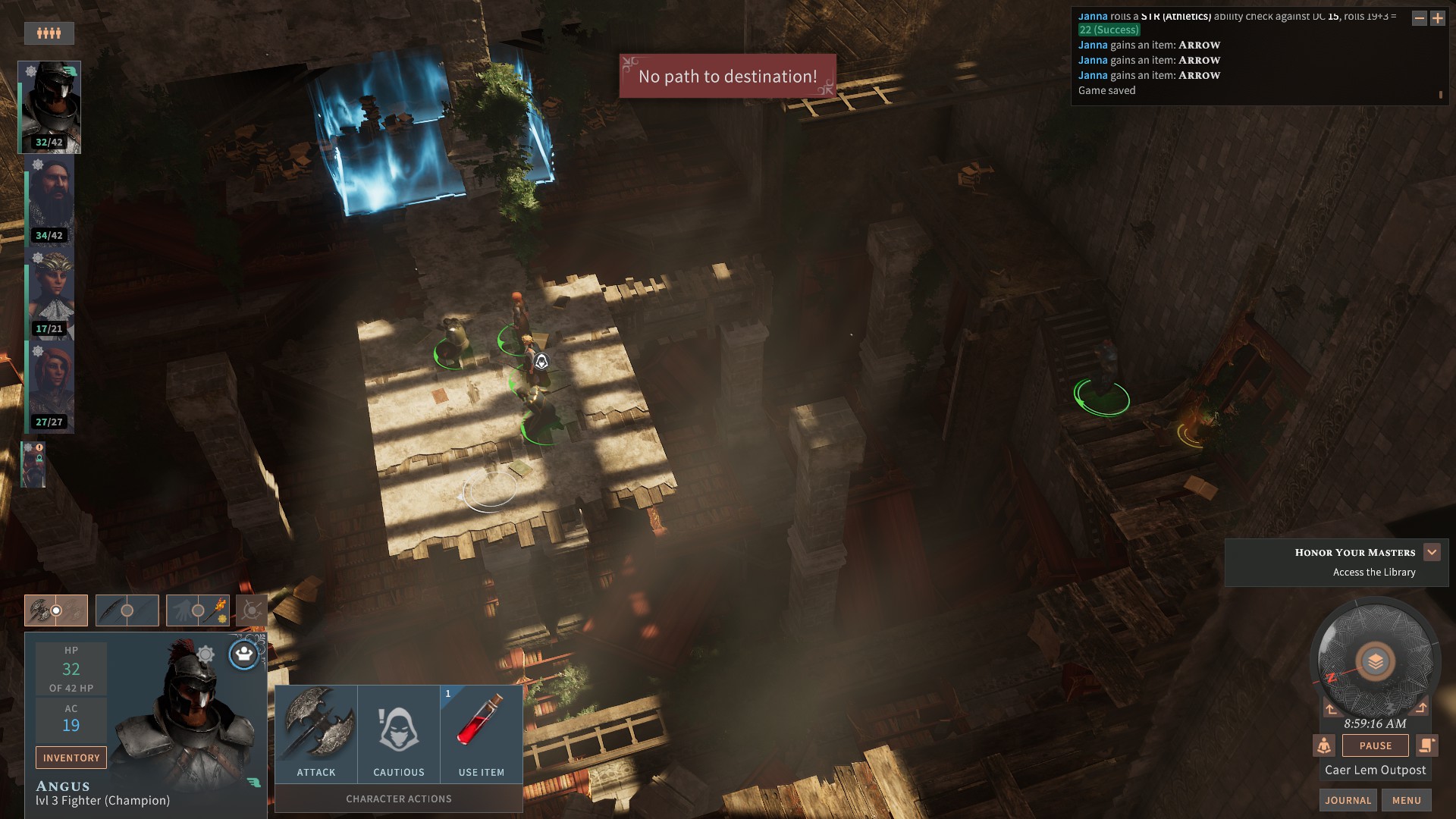Click the meditating figure rest icon
This screenshot has width=1456, height=819.
[x=1324, y=745]
